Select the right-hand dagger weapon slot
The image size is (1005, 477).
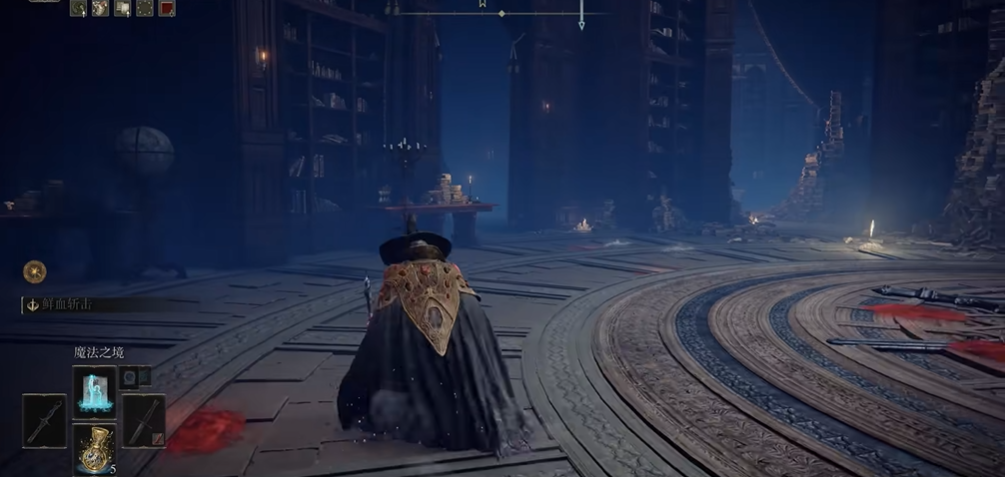143,421
